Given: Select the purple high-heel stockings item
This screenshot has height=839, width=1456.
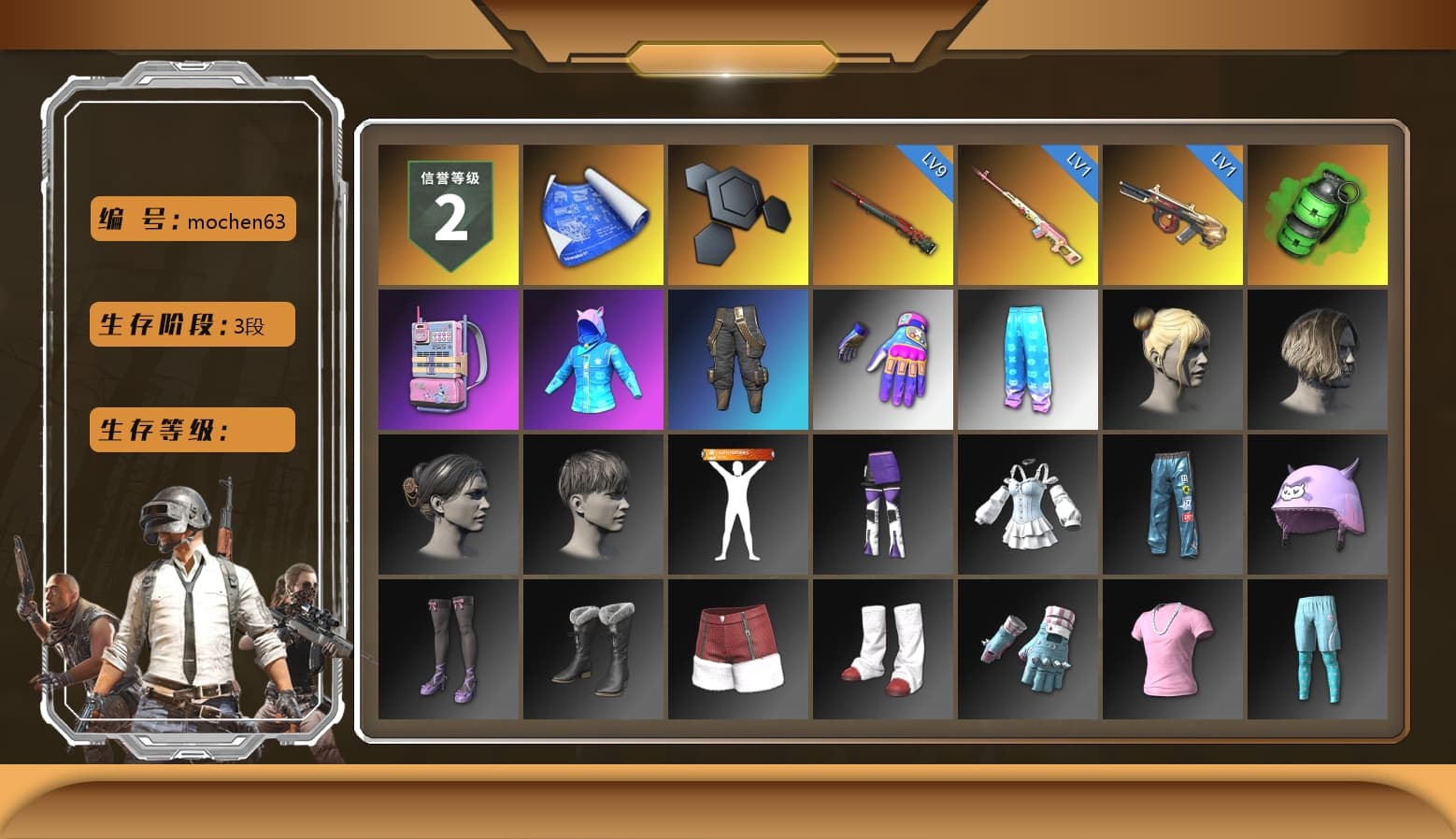Looking at the screenshot, I should coord(447,649).
